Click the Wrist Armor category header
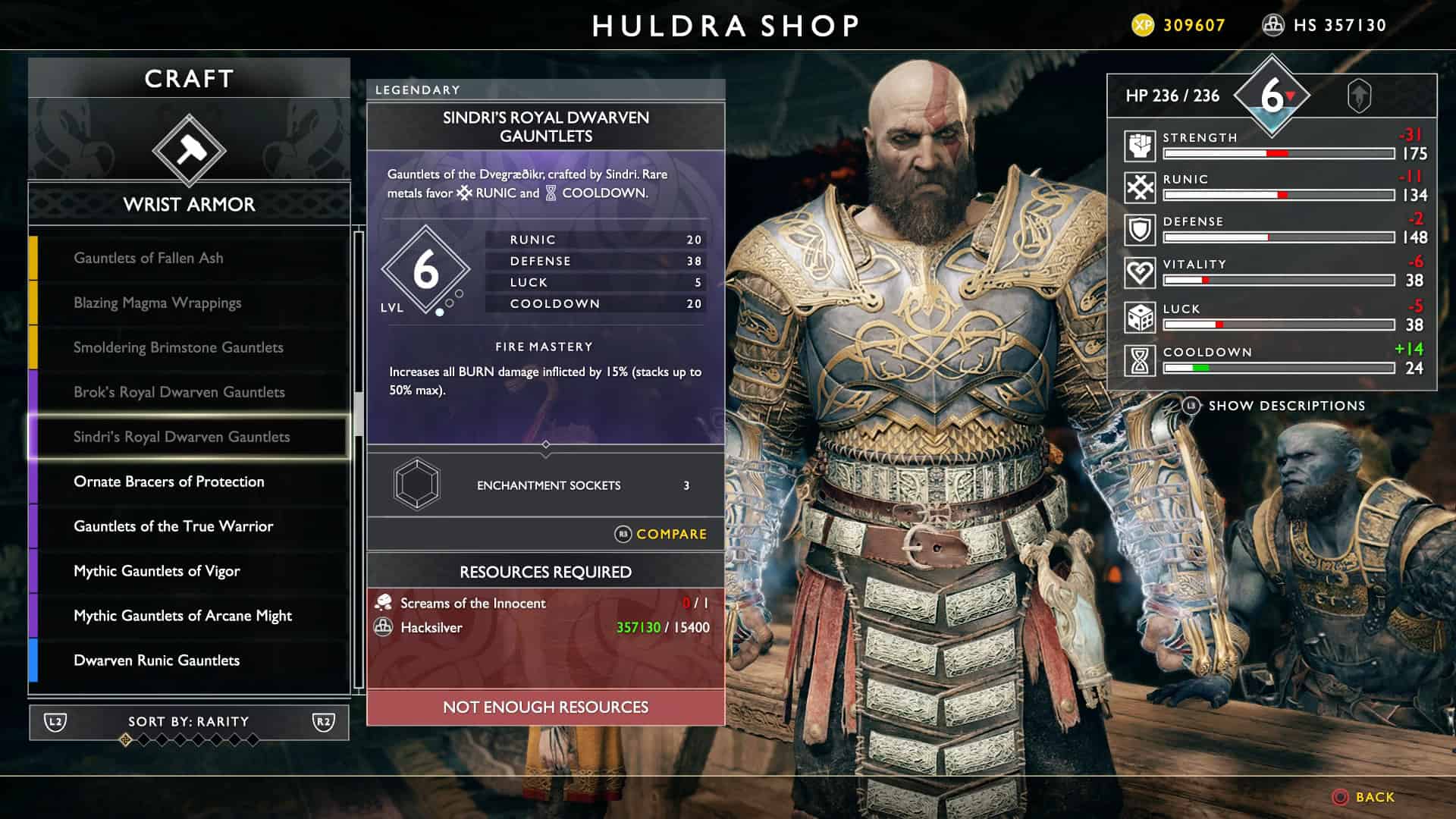 click(189, 205)
